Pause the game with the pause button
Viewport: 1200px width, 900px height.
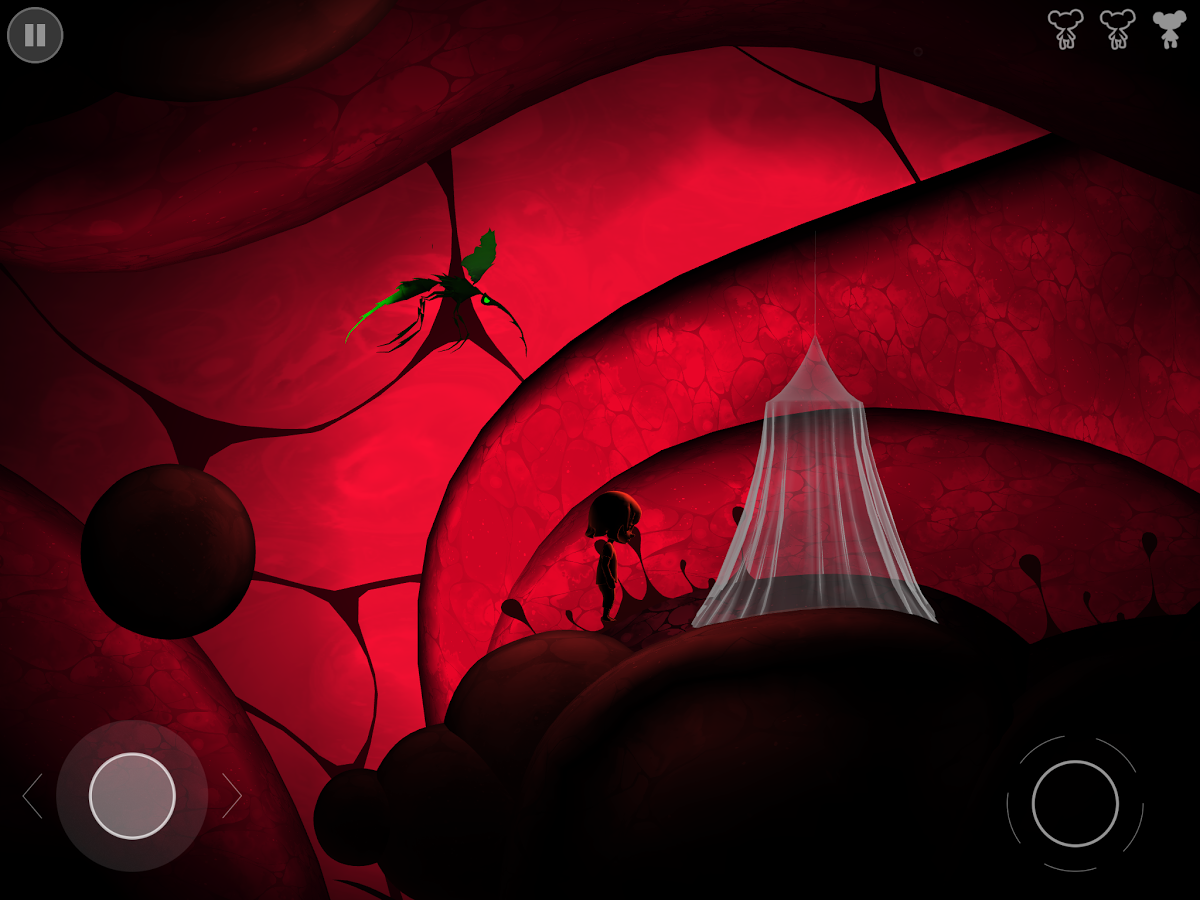point(35,35)
